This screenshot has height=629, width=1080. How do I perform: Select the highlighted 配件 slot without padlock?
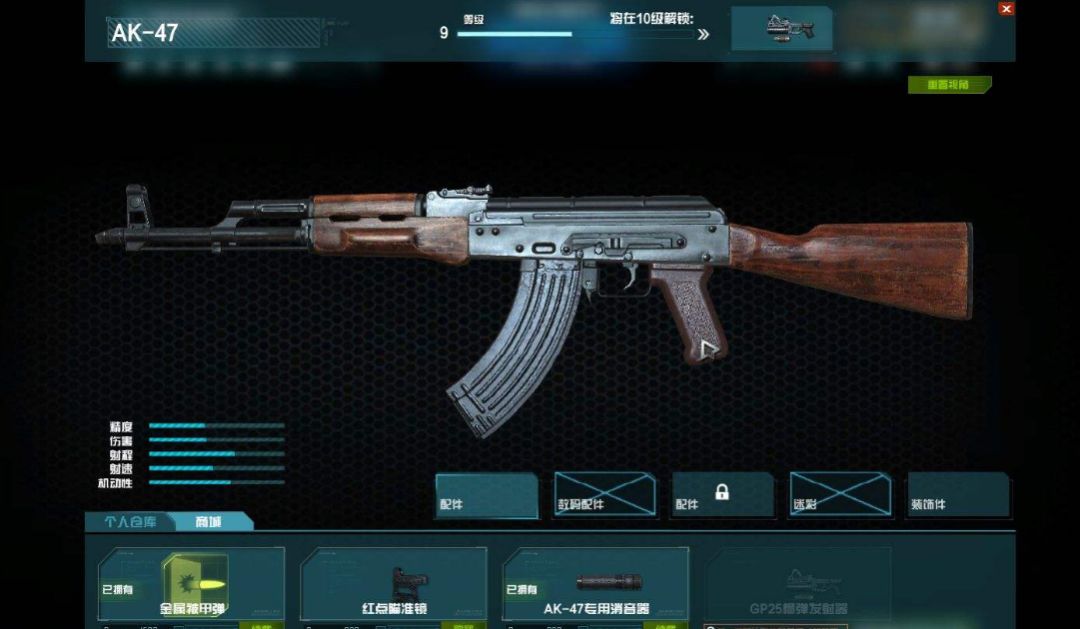click(x=487, y=495)
